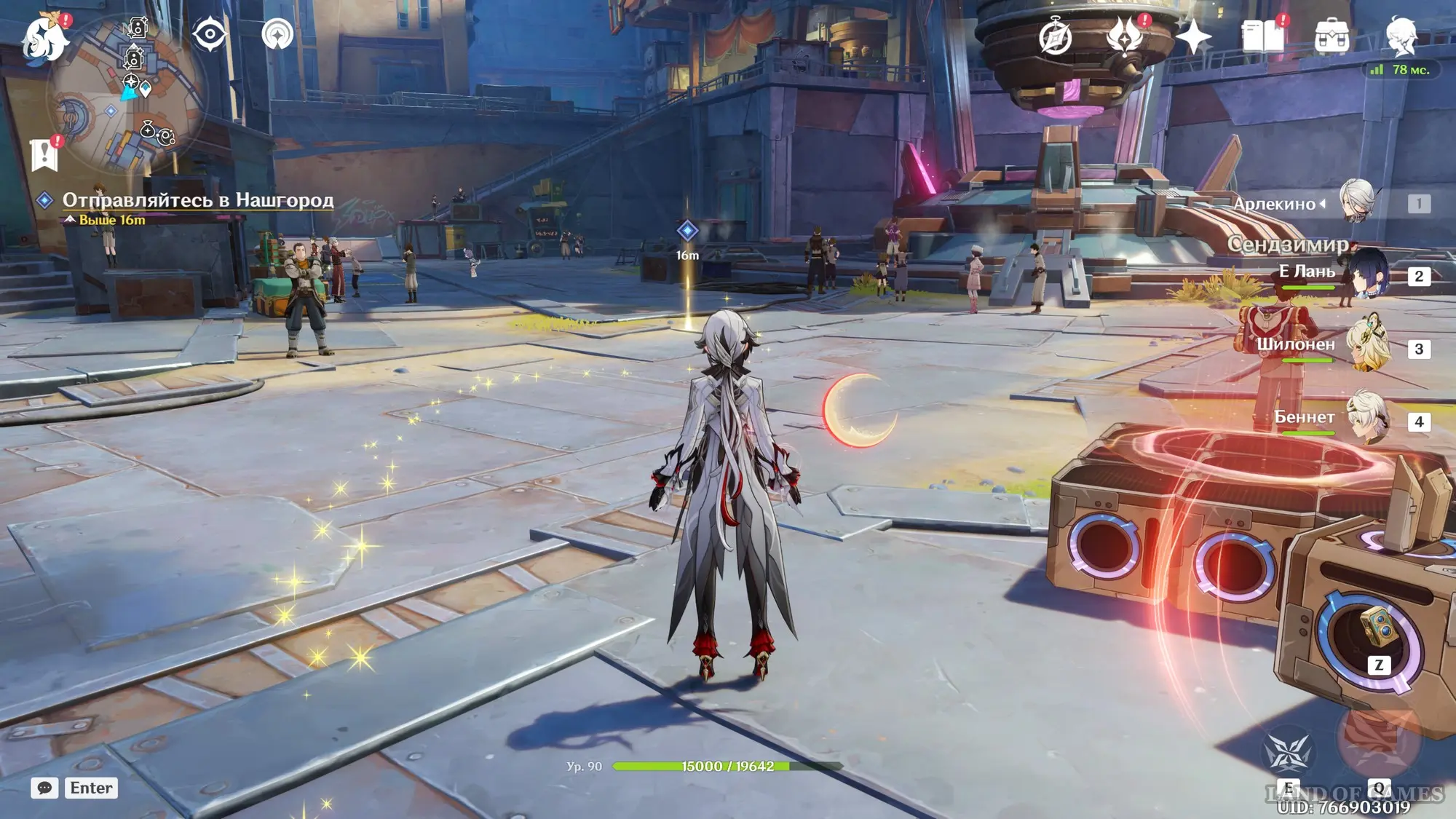Open the compass events icon

point(1055,37)
